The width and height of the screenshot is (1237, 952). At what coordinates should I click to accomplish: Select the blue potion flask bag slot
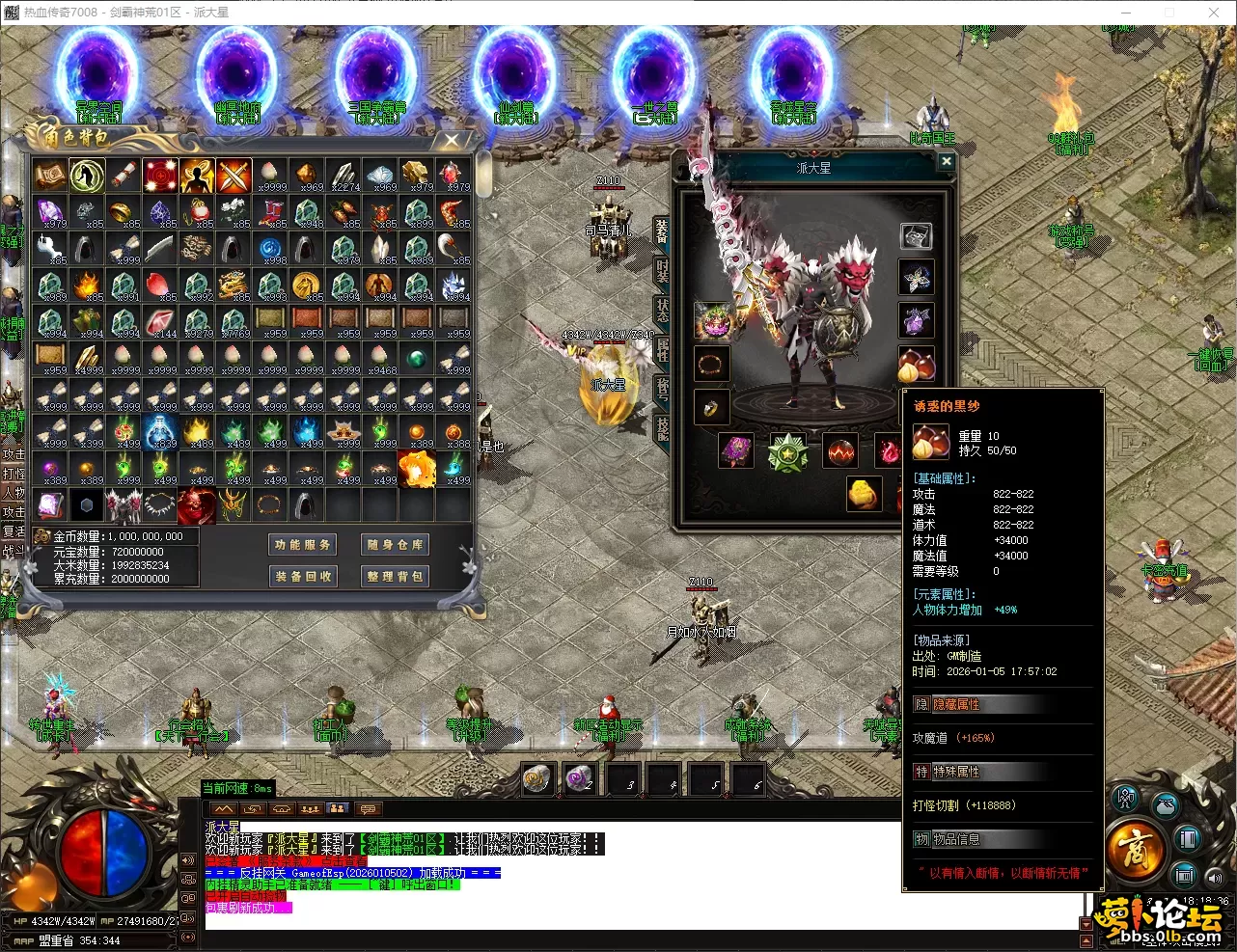(x=160, y=432)
